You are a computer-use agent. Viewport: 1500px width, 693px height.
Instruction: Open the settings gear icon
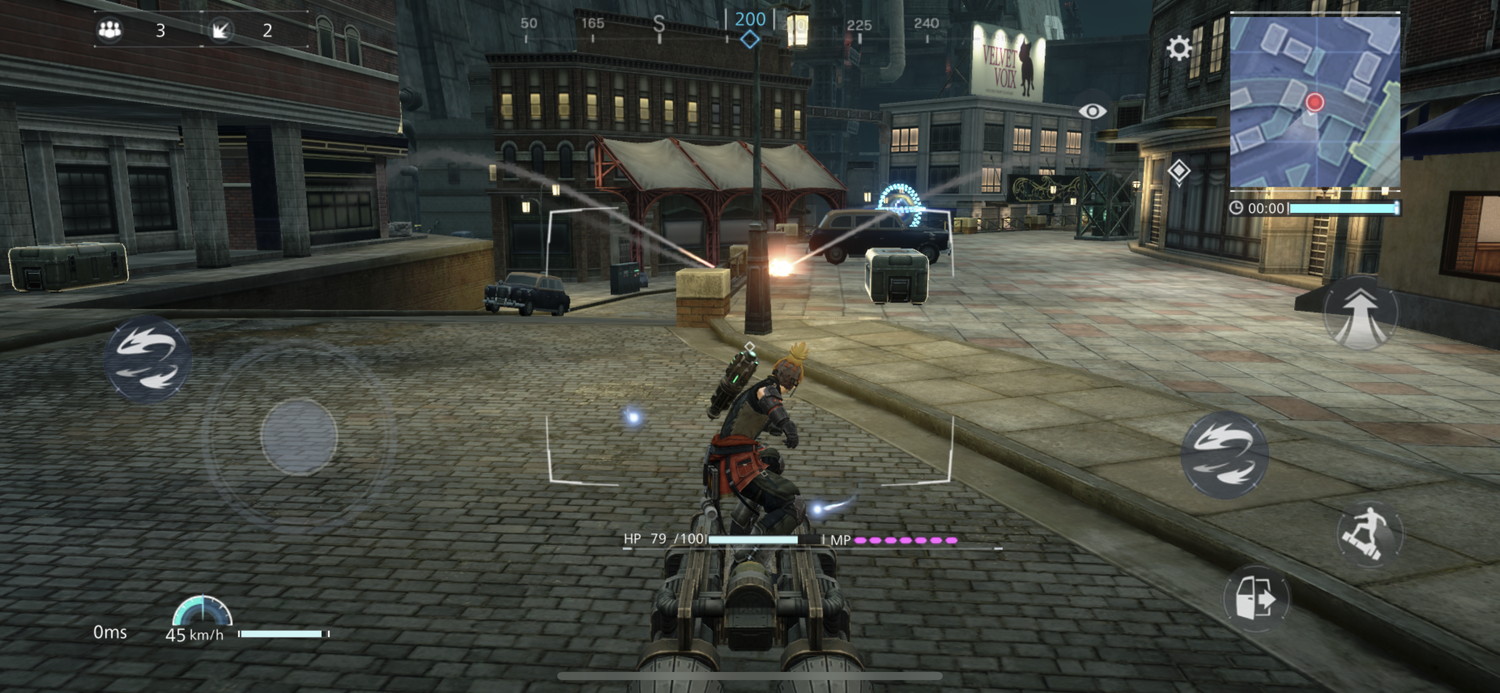(x=1179, y=48)
